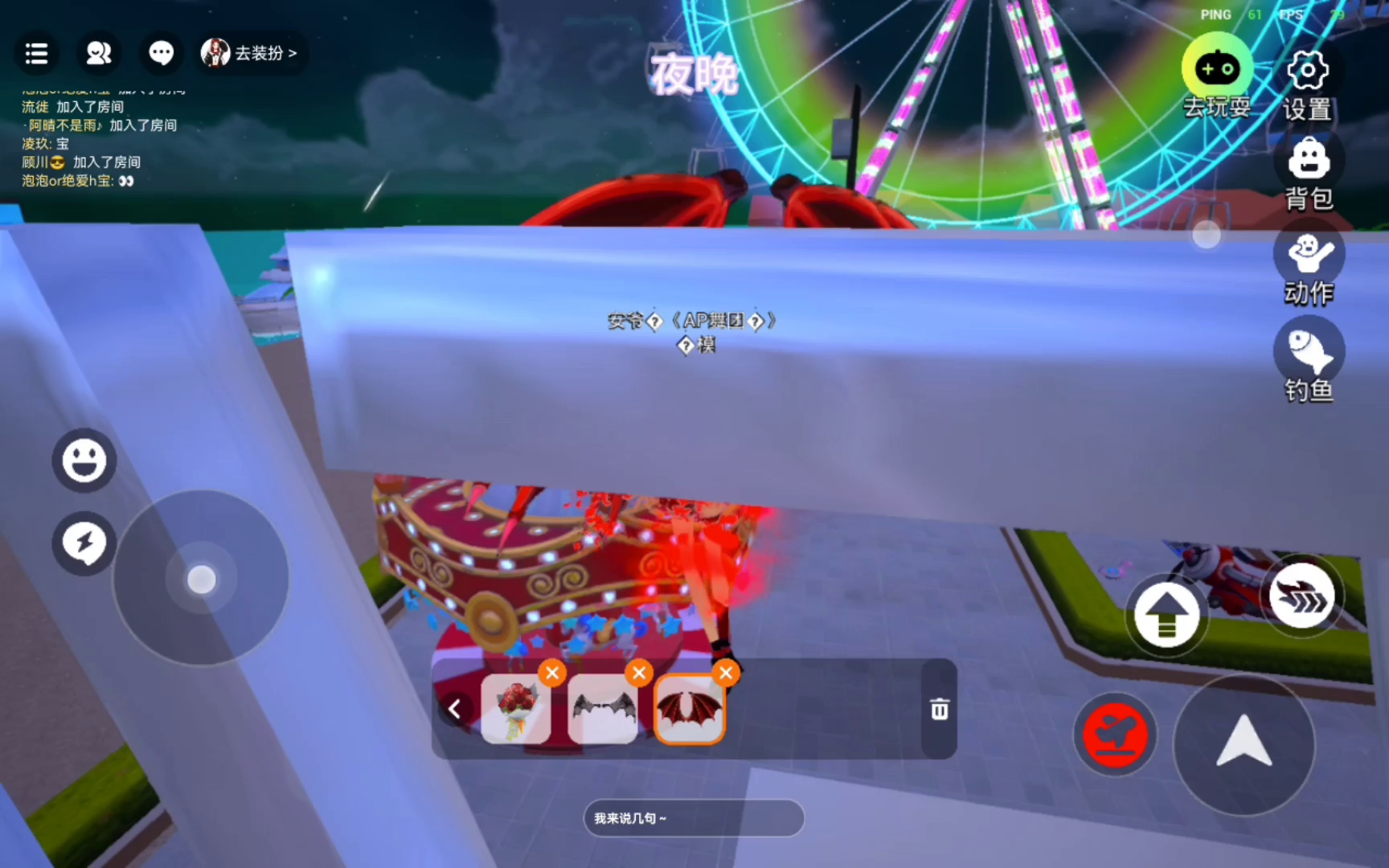Viewport: 1389px width, 868px height.
Task: Remove the red demon wings with its X
Action: (726, 673)
